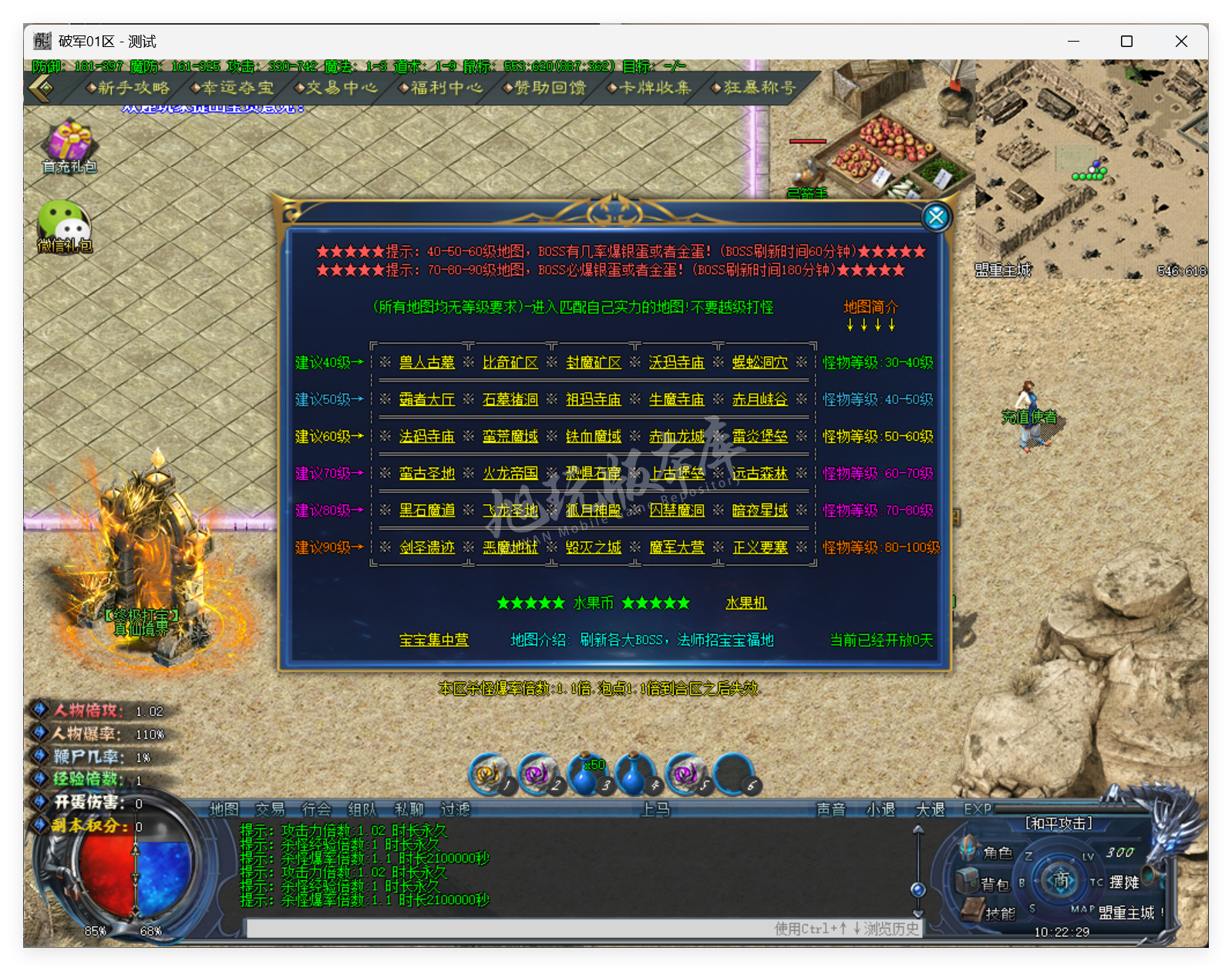Close the map teleport dialog
Screen dimensions: 1232x971
coord(936,217)
